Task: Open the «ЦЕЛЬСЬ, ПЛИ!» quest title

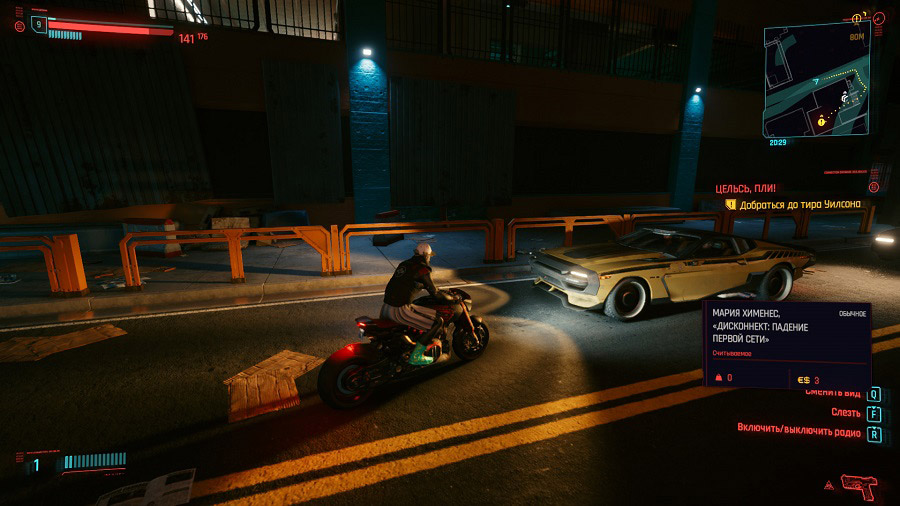Action: coord(745,188)
